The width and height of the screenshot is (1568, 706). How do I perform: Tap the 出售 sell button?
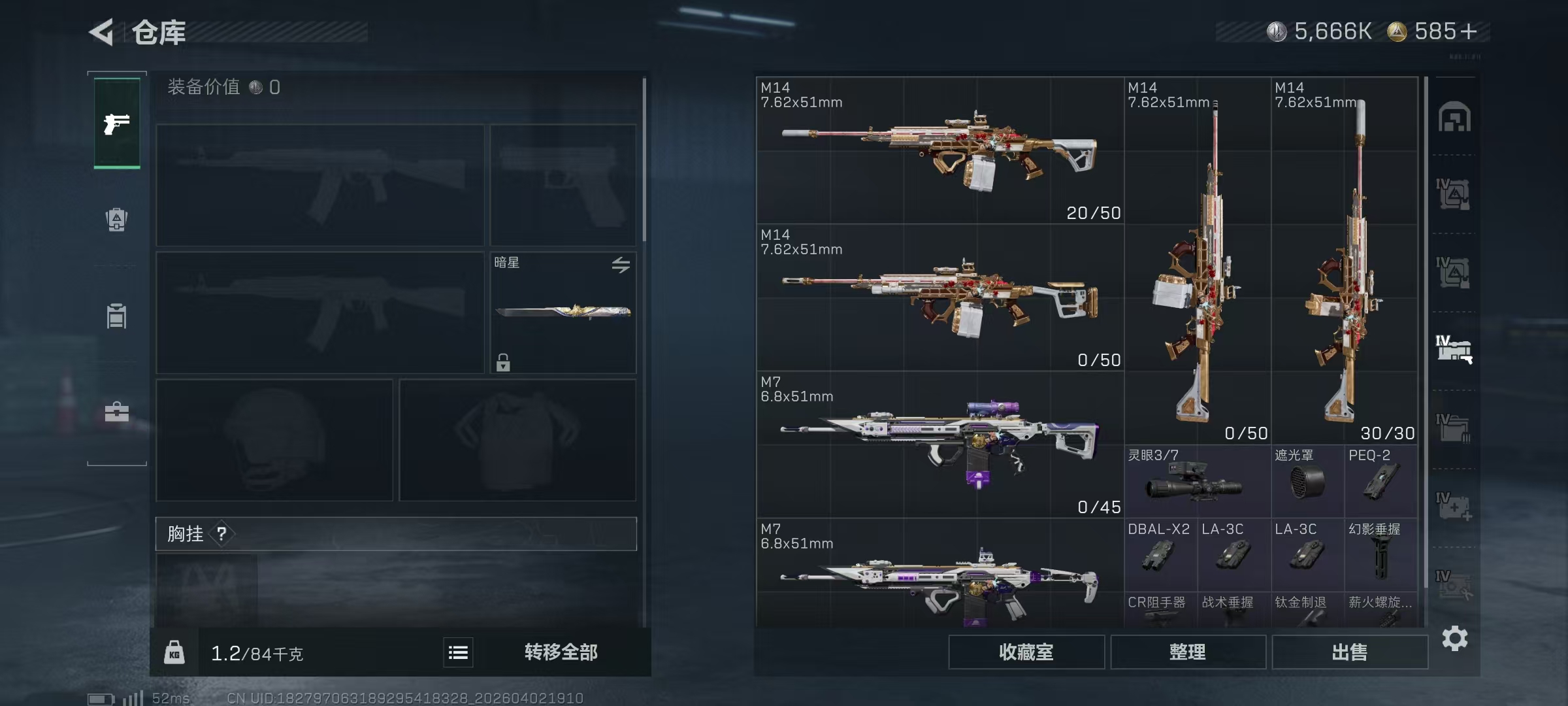point(1349,652)
